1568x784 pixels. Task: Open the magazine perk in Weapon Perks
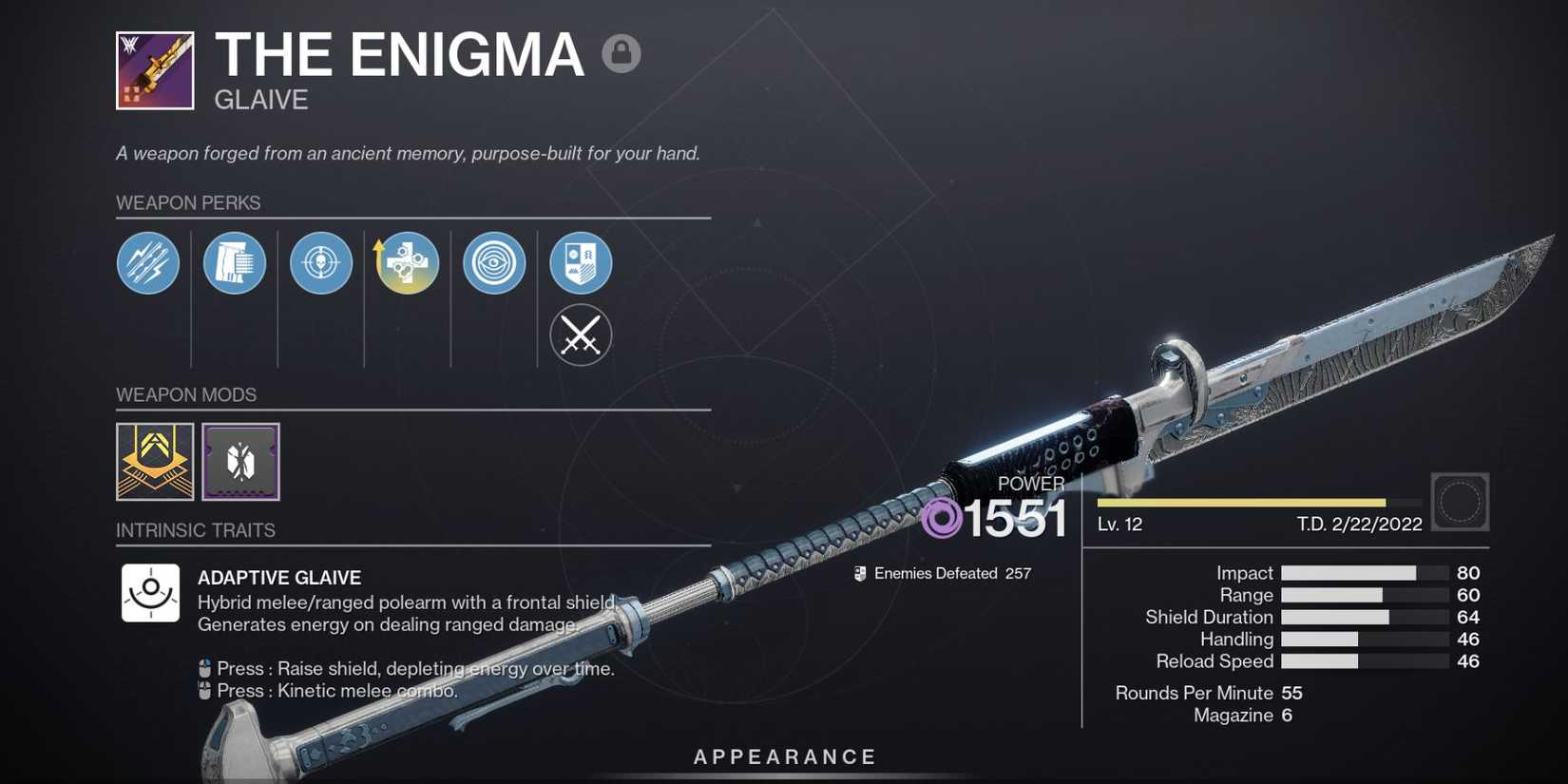234,263
